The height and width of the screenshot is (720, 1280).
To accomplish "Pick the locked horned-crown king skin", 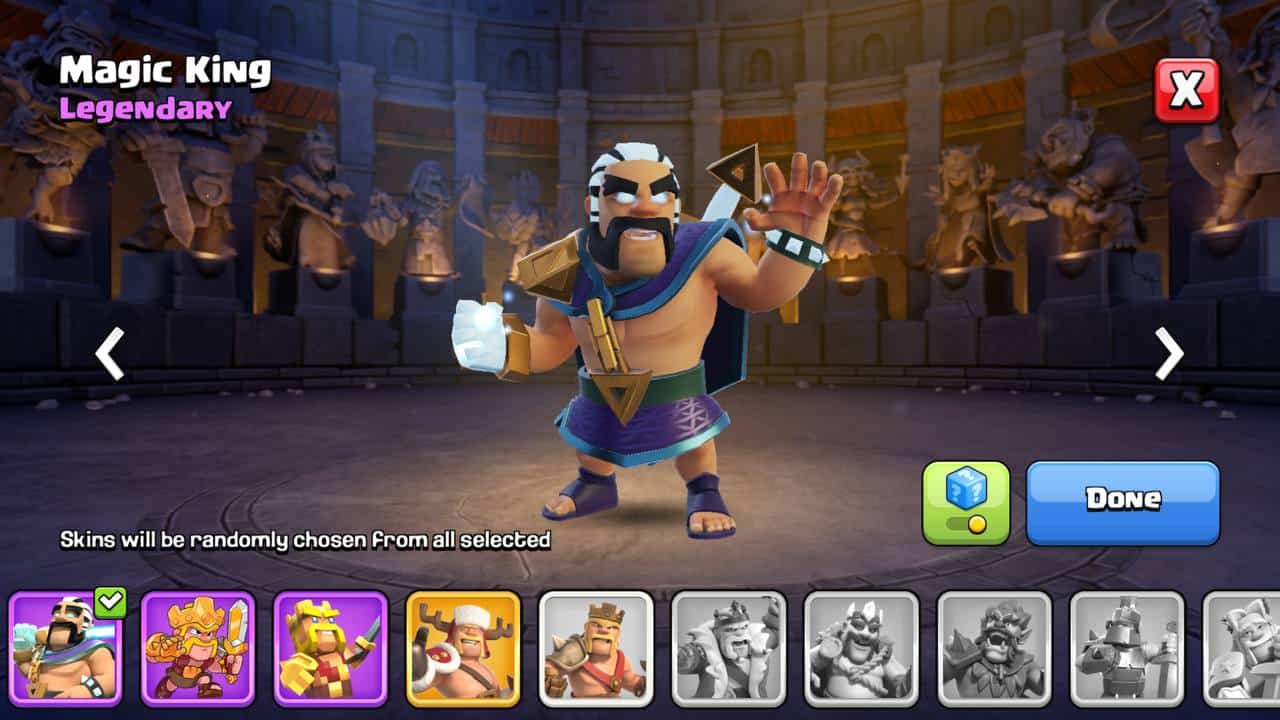I will pyautogui.click(x=861, y=648).
